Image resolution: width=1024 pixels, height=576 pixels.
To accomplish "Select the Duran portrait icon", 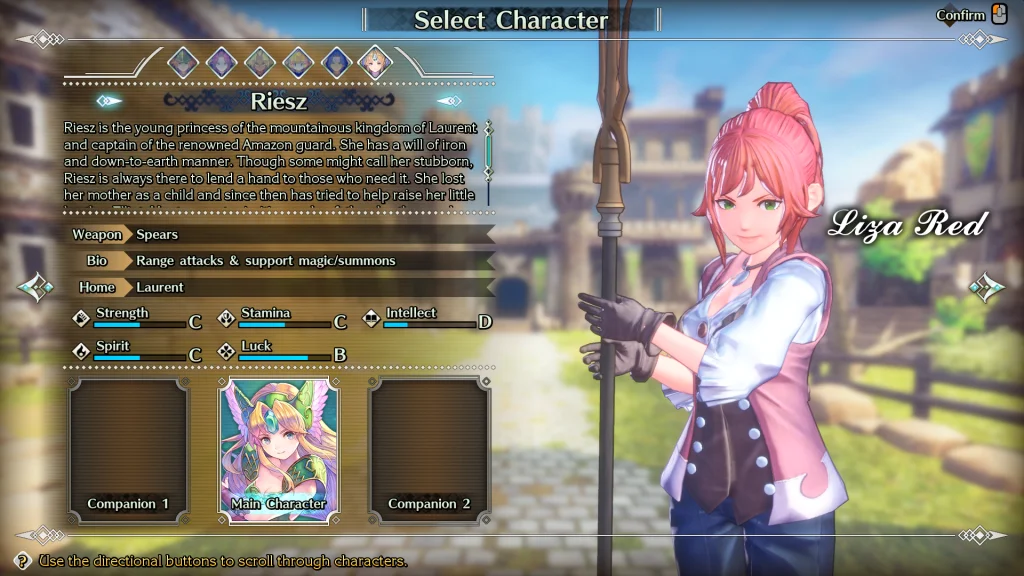I will (x=183, y=63).
